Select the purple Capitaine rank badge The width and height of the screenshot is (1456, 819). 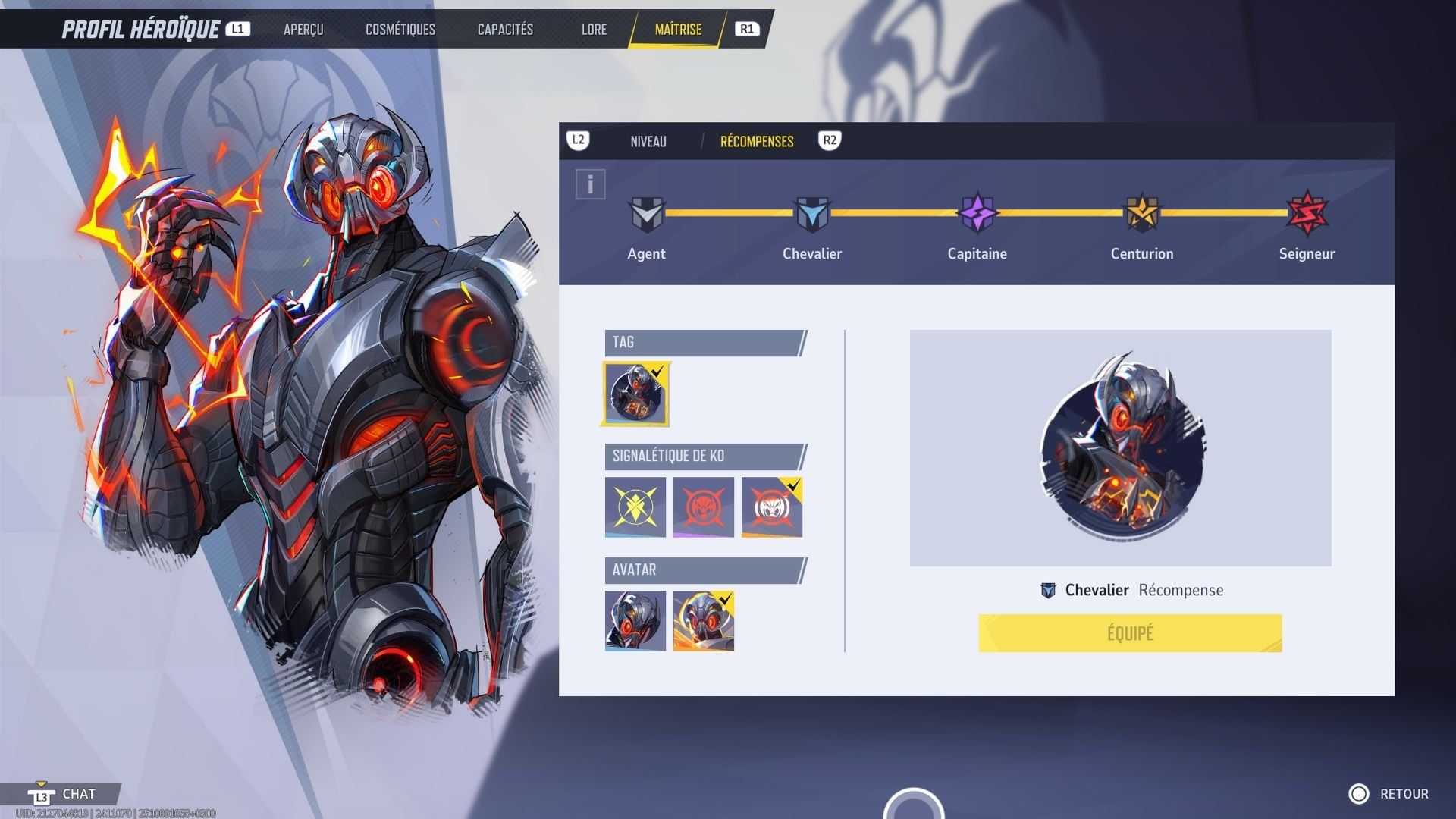coord(977,213)
